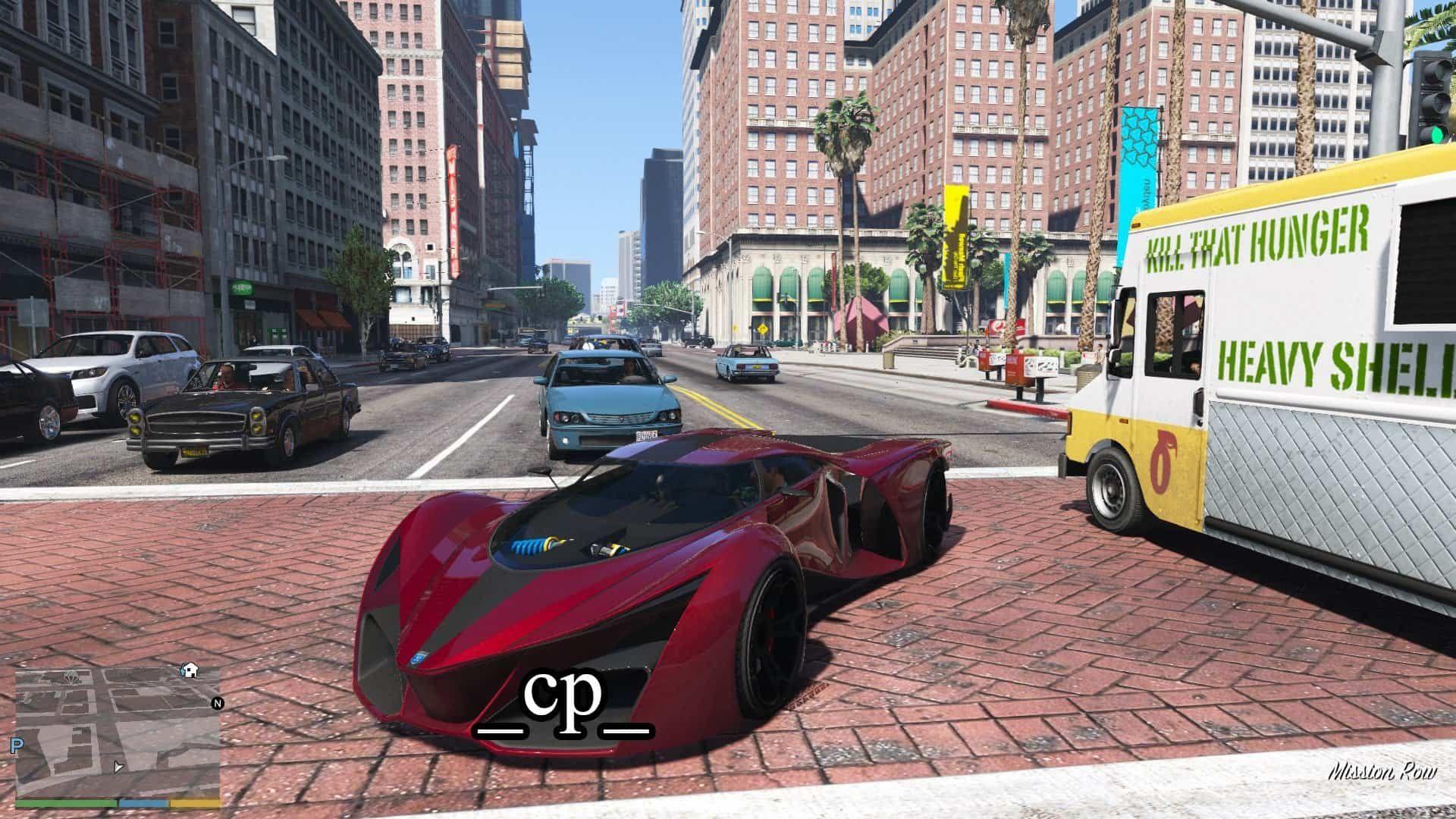Click the white player arrow in the minimap
This screenshot has height=819, width=1456.
pyautogui.click(x=119, y=768)
